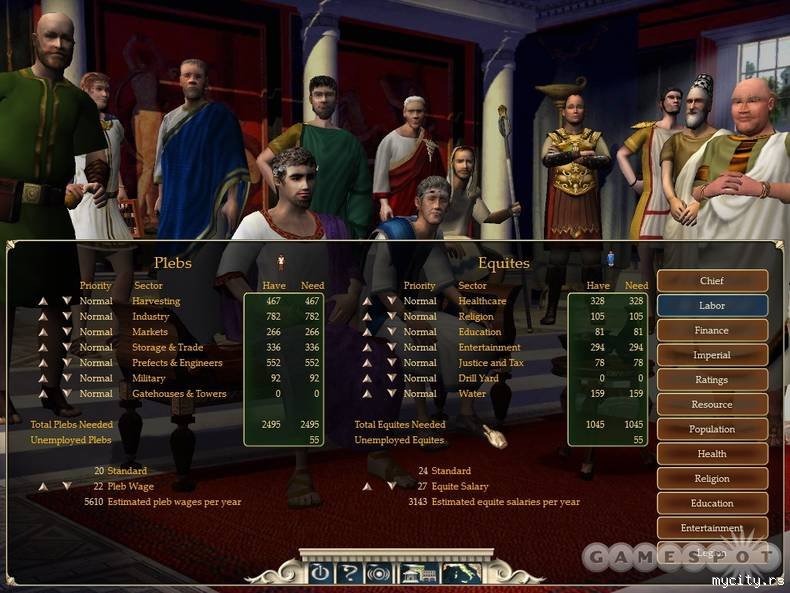The image size is (790, 593).
Task: Raise the Healthcare sector priority
Action: [x=367, y=301]
